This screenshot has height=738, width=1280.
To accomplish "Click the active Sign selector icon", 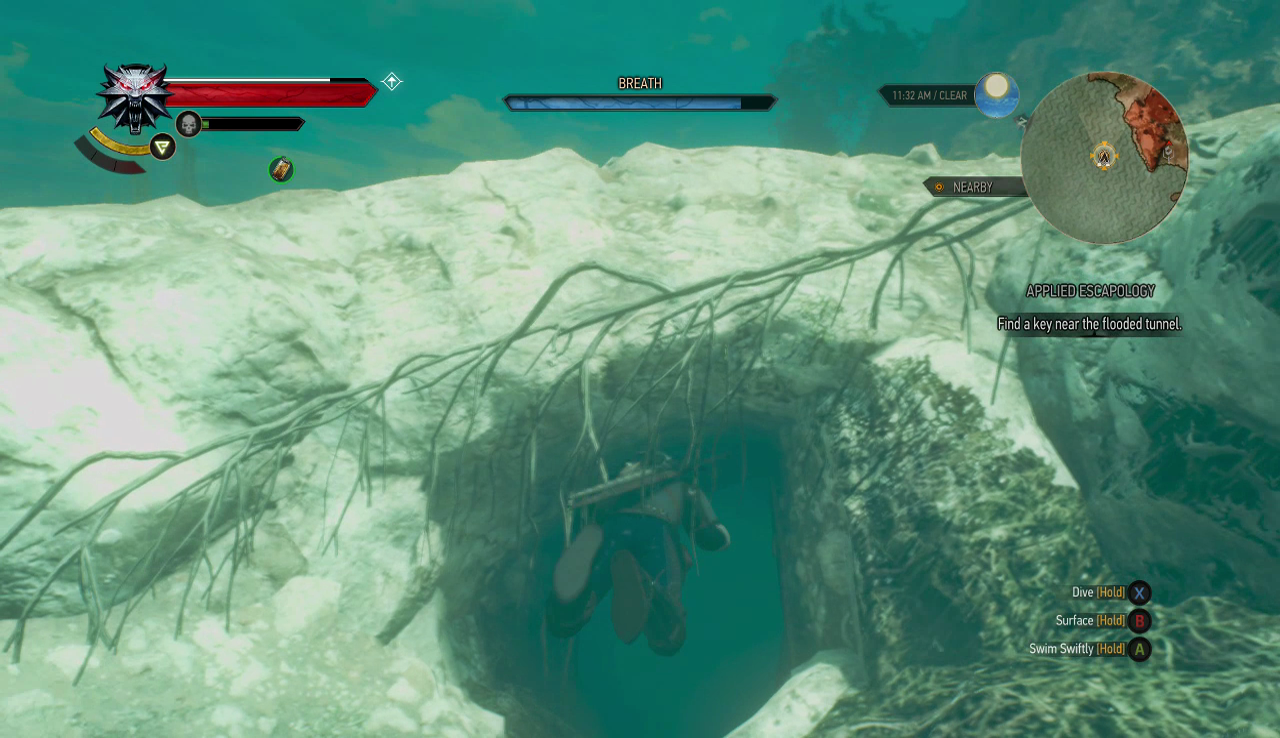I will (162, 147).
